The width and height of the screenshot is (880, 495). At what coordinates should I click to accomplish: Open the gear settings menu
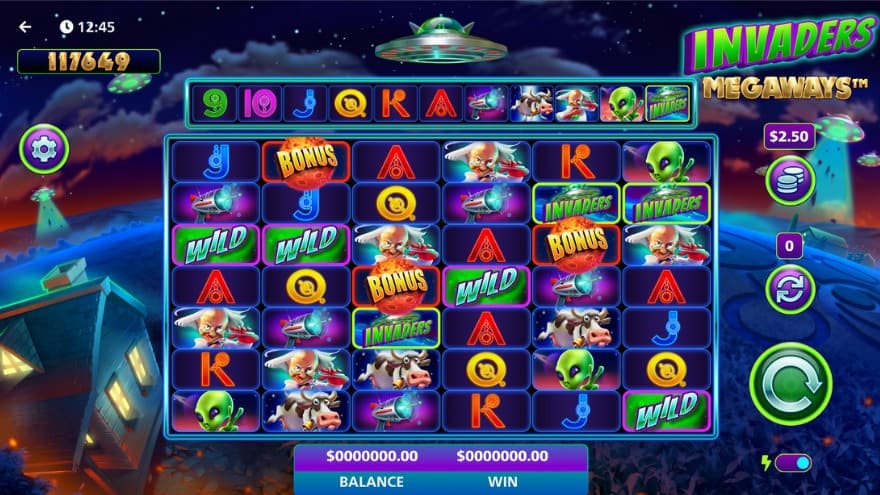click(x=44, y=149)
